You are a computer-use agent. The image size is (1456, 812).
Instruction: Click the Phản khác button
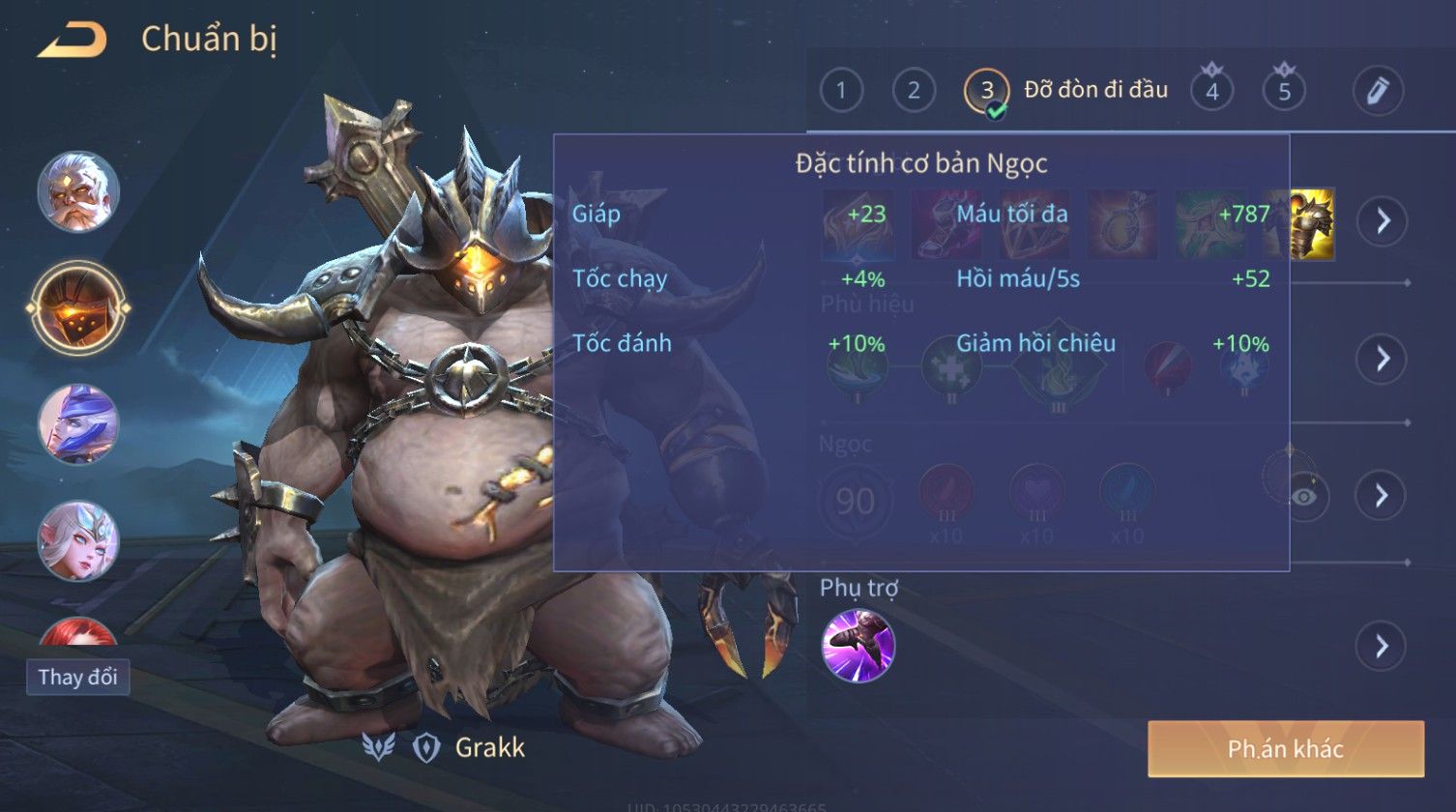pyautogui.click(x=1286, y=748)
